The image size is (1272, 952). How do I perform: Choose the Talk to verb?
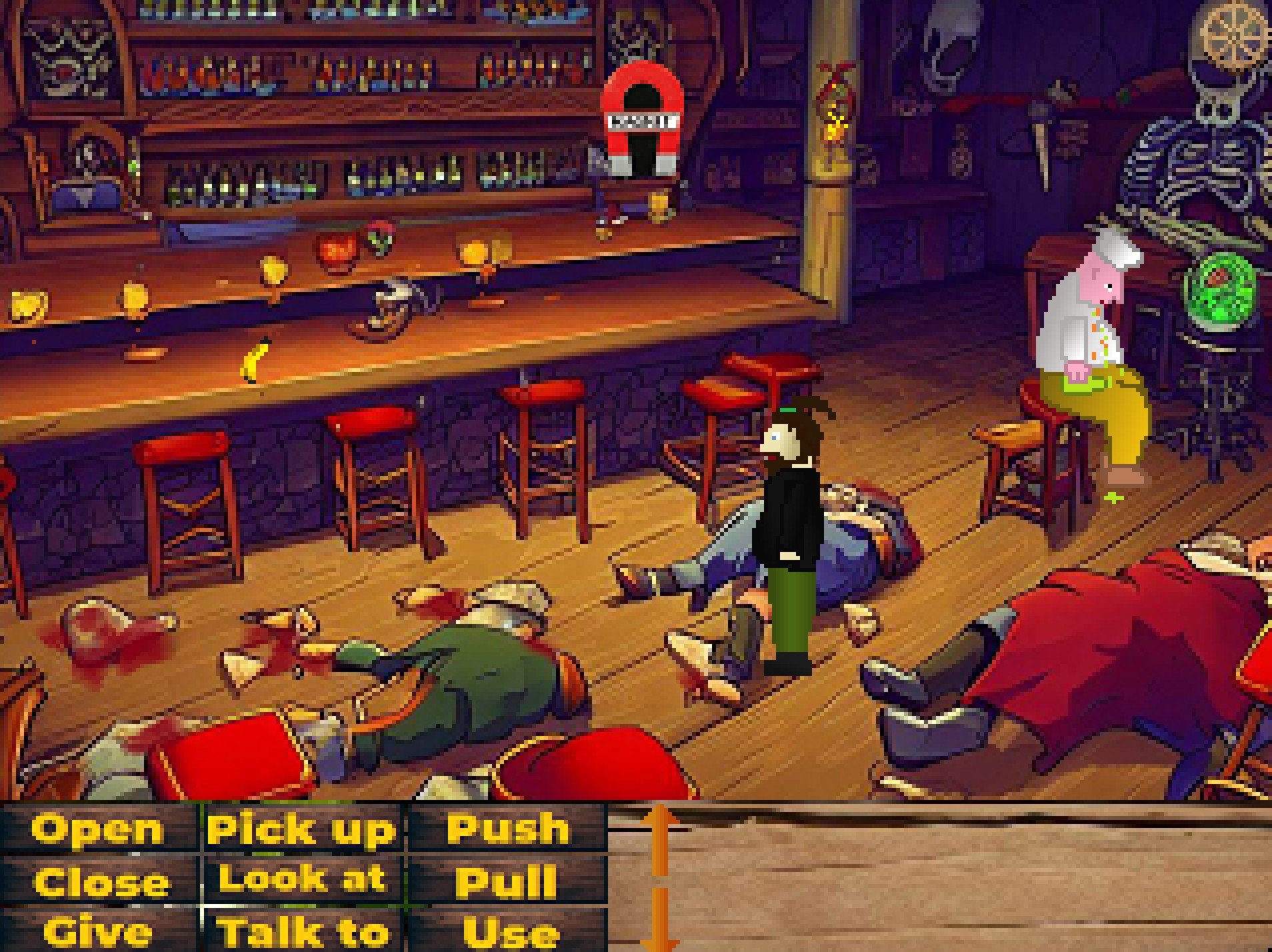pyautogui.click(x=303, y=932)
